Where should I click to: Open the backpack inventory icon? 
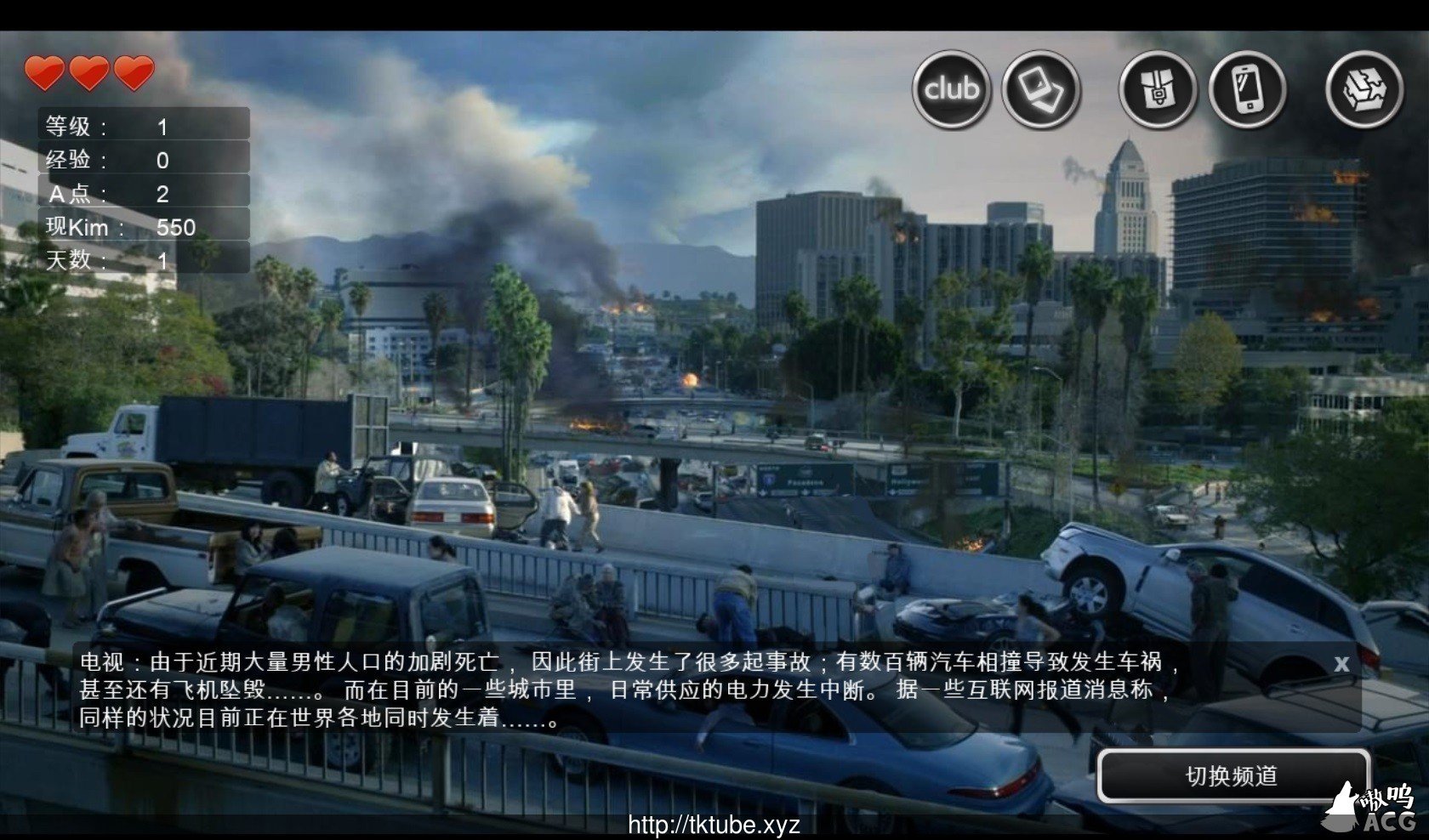(x=1158, y=88)
